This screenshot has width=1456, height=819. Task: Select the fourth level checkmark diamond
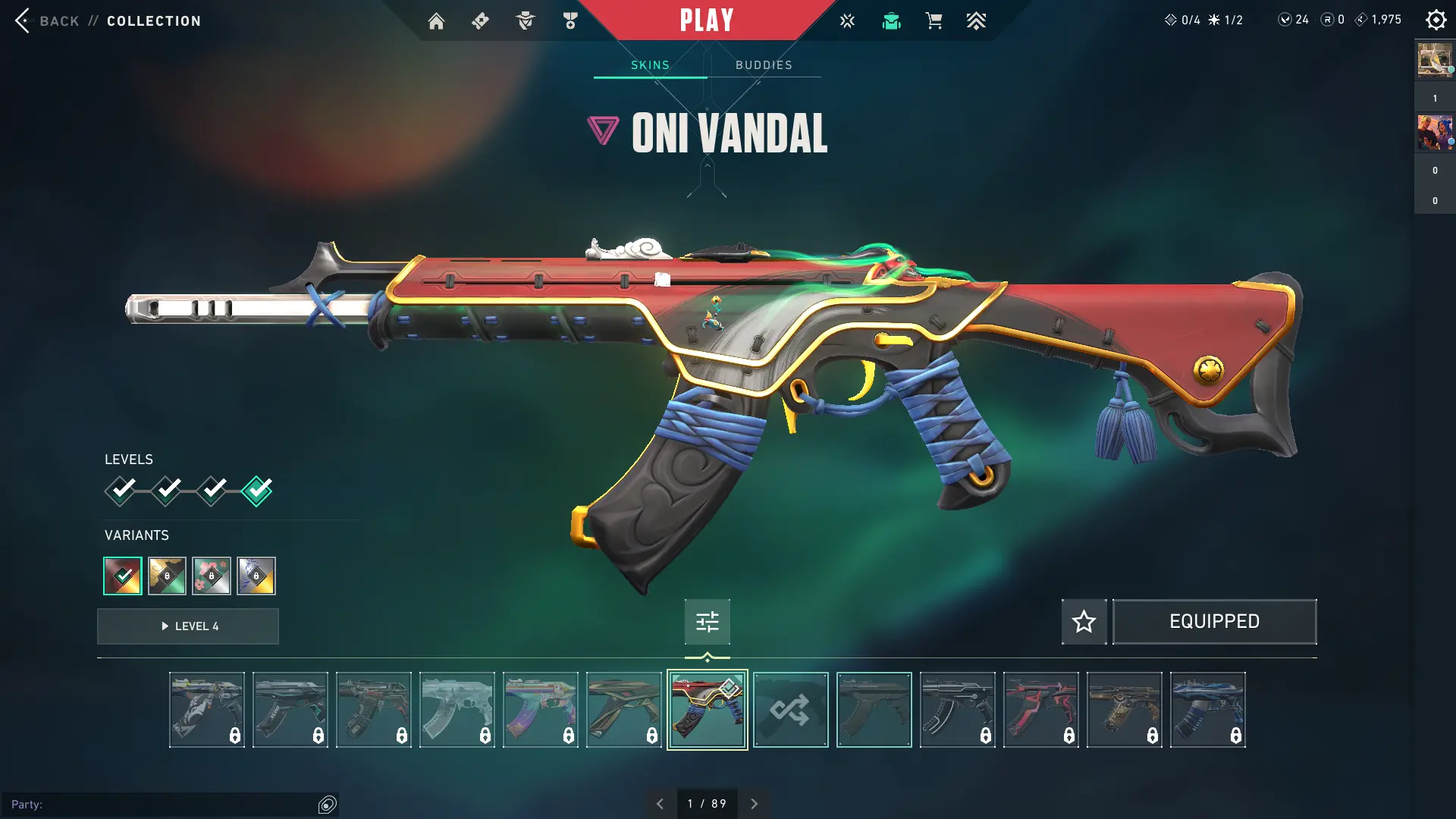[x=257, y=491]
